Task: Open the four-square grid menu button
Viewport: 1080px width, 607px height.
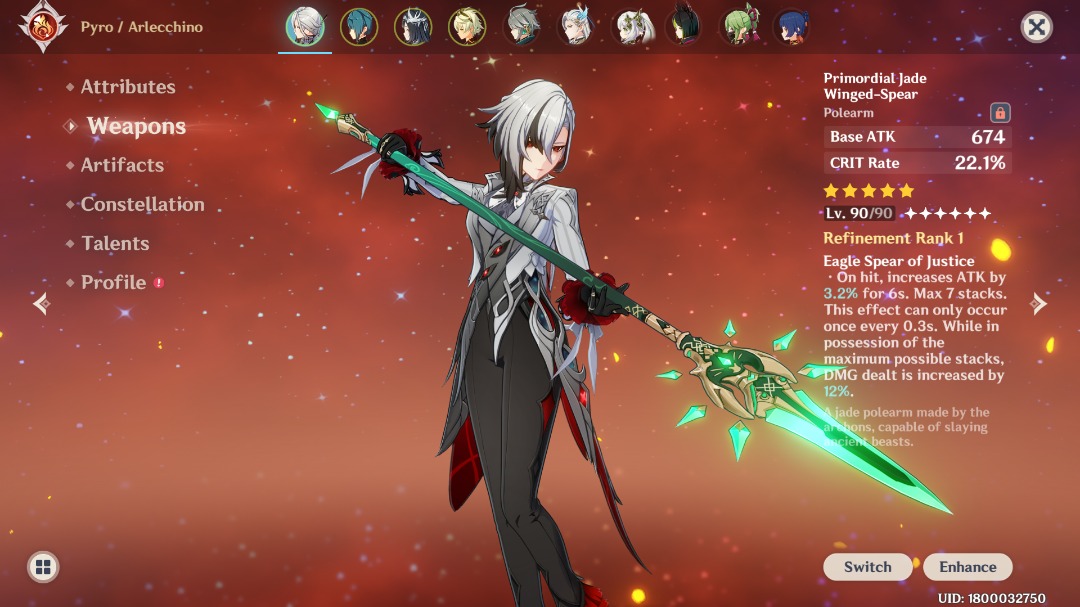Action: pos(42,567)
